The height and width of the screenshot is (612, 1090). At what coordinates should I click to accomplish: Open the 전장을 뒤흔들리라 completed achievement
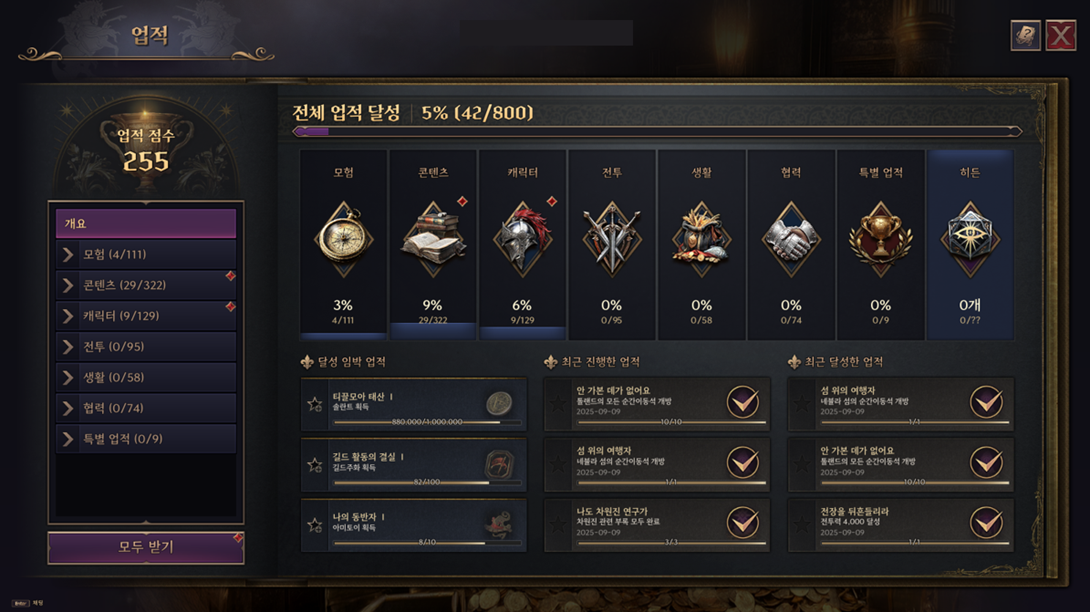click(900, 525)
